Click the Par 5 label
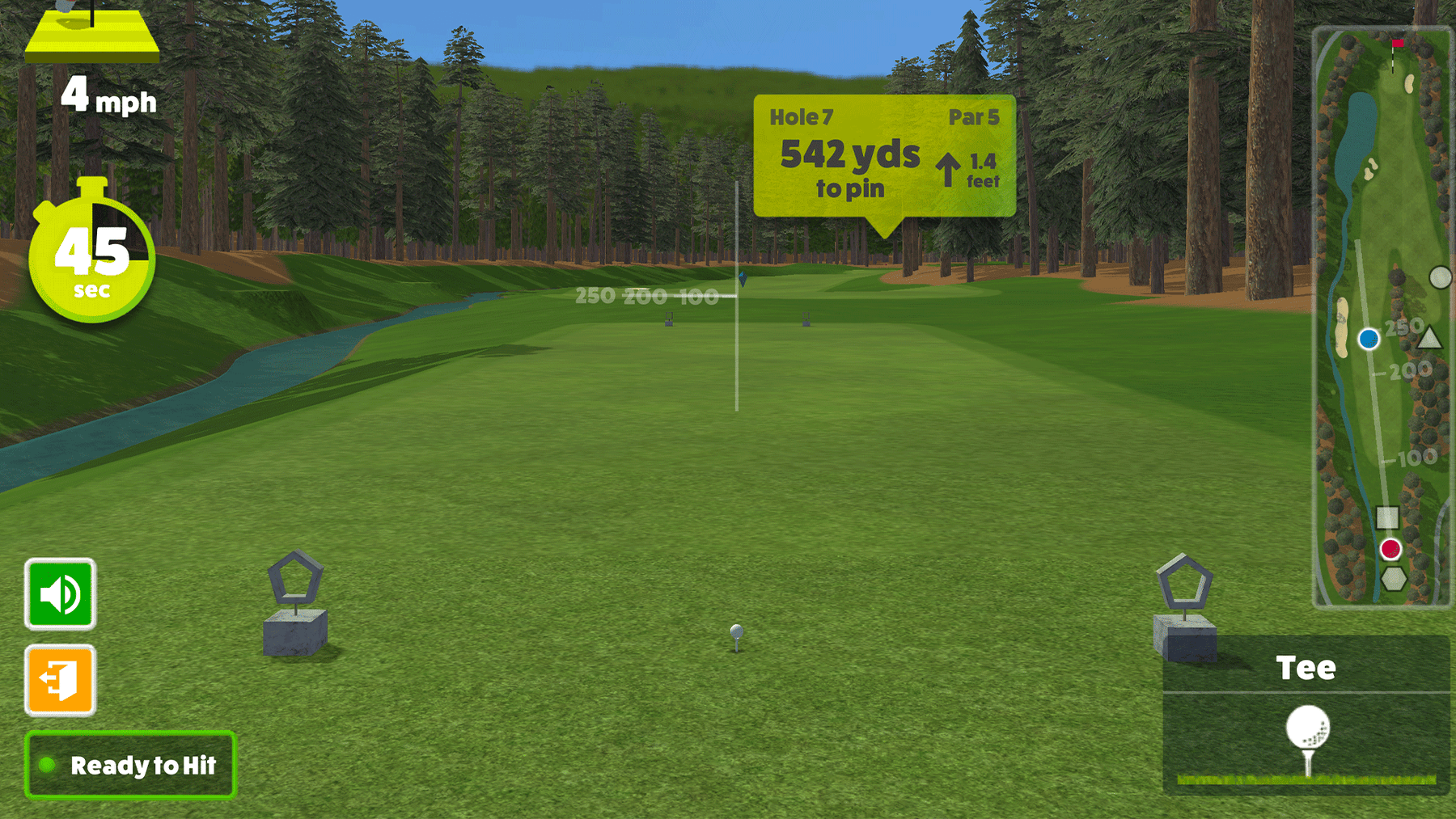This screenshot has width=1456, height=819. [975, 116]
